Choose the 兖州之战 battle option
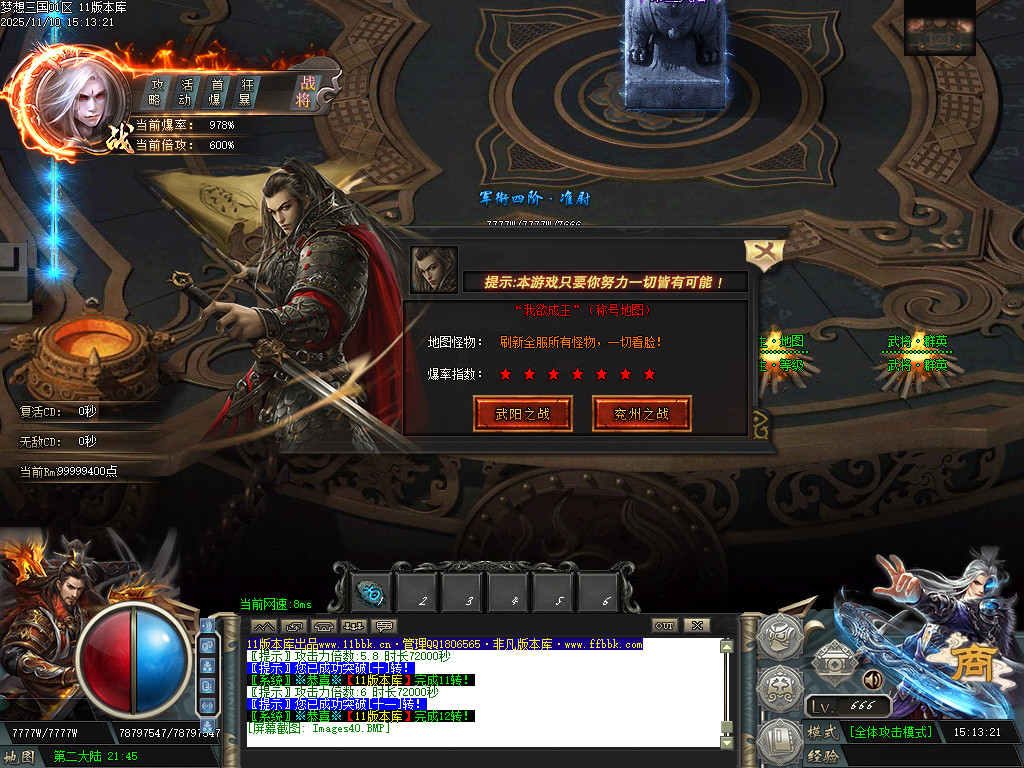This screenshot has height=768, width=1024. point(642,413)
